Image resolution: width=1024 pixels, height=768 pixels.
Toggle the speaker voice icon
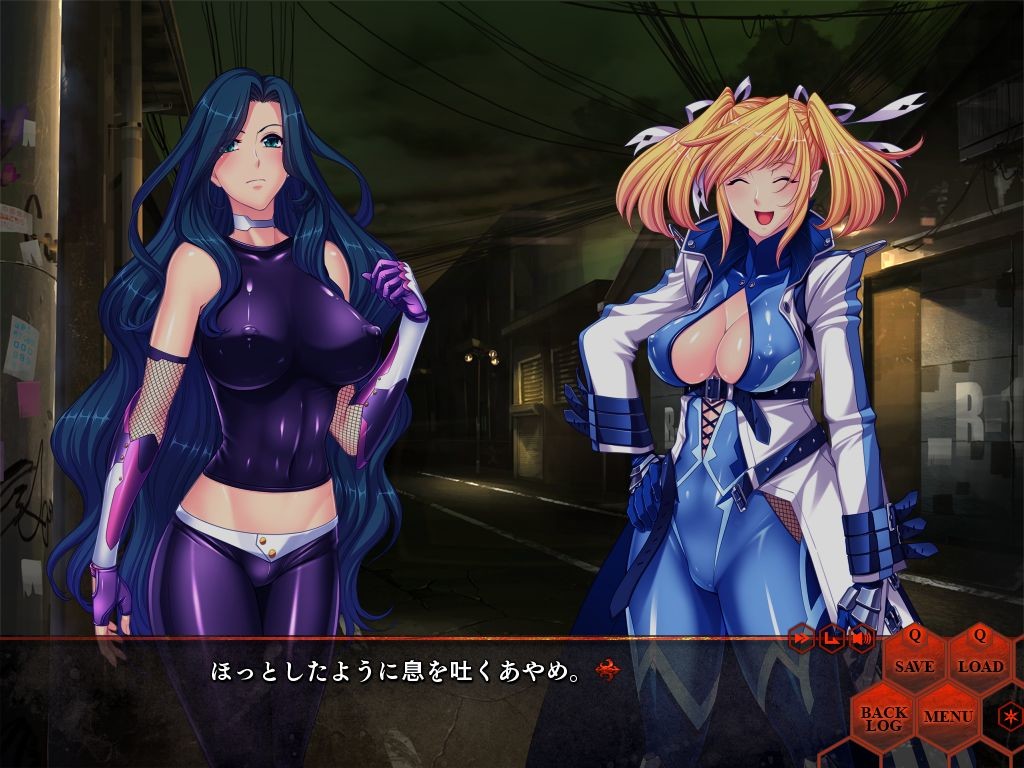pos(861,637)
